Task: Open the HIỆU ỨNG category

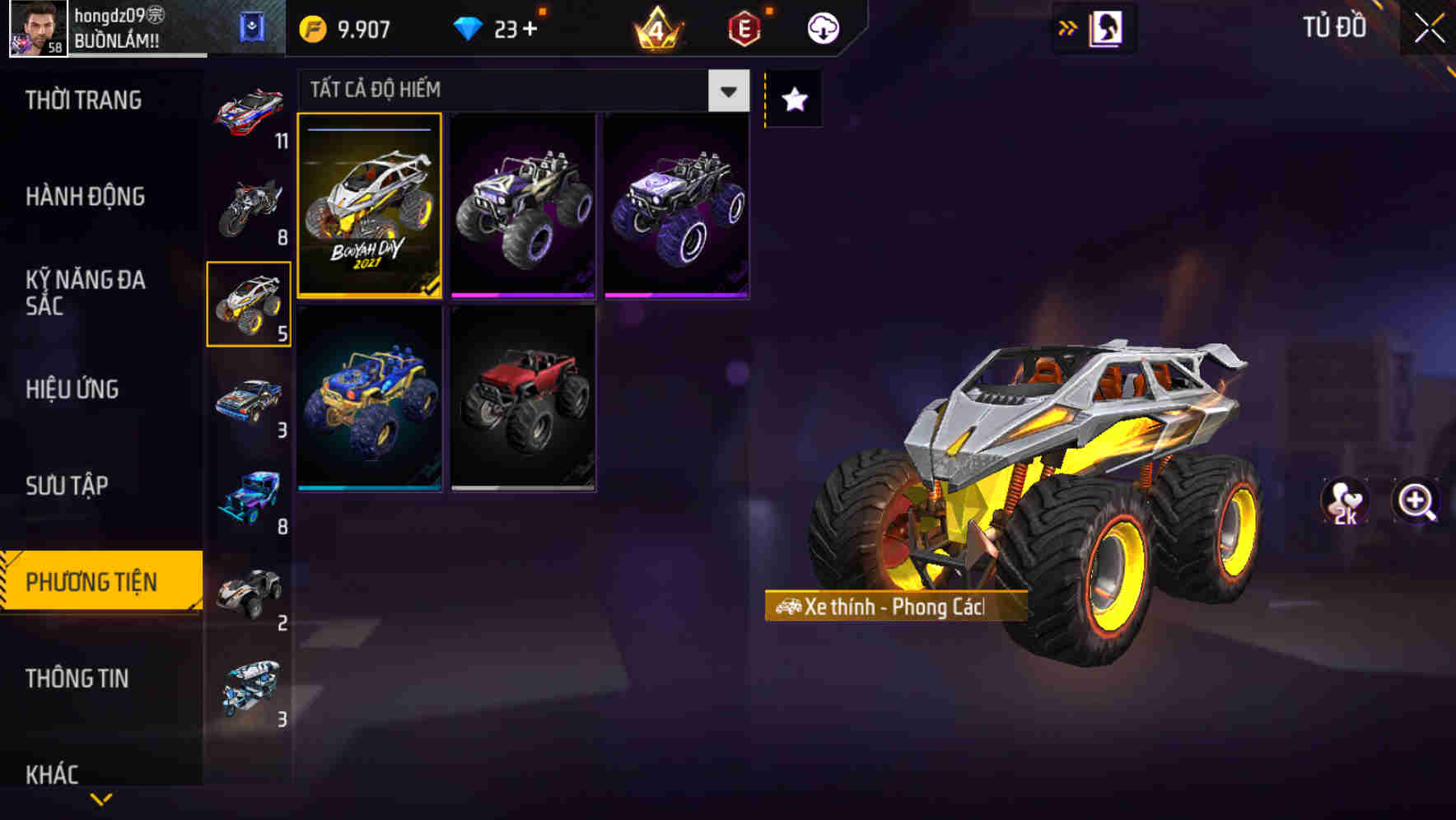Action: (72, 389)
